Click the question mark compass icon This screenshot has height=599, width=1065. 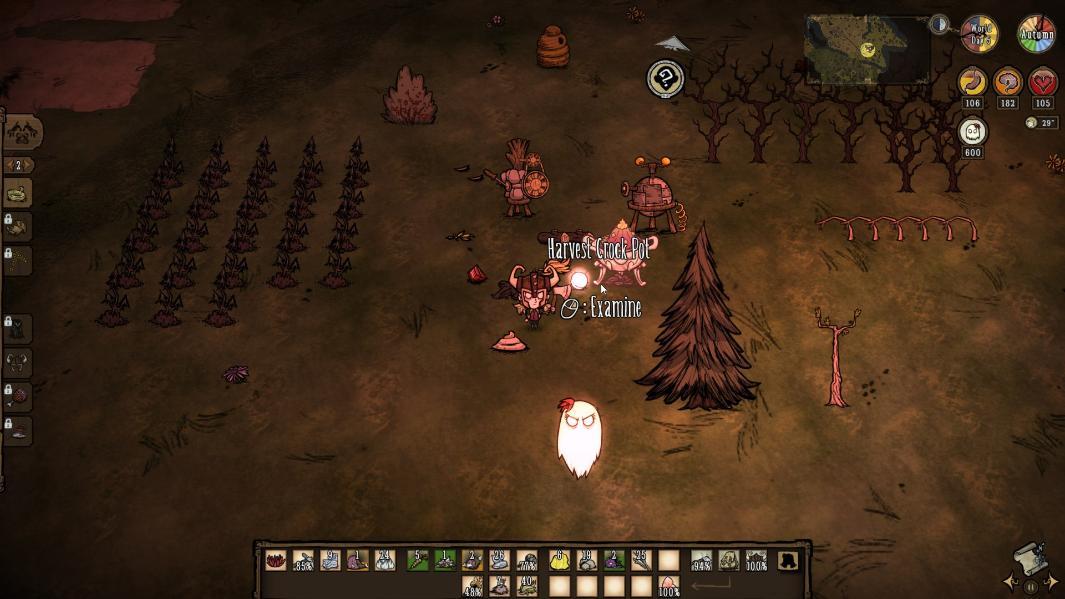pyautogui.click(x=665, y=78)
